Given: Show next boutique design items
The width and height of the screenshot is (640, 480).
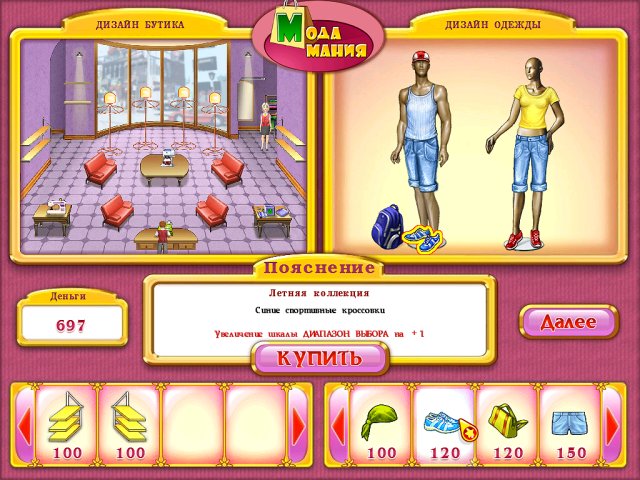Looking at the screenshot, I should (x=298, y=427).
